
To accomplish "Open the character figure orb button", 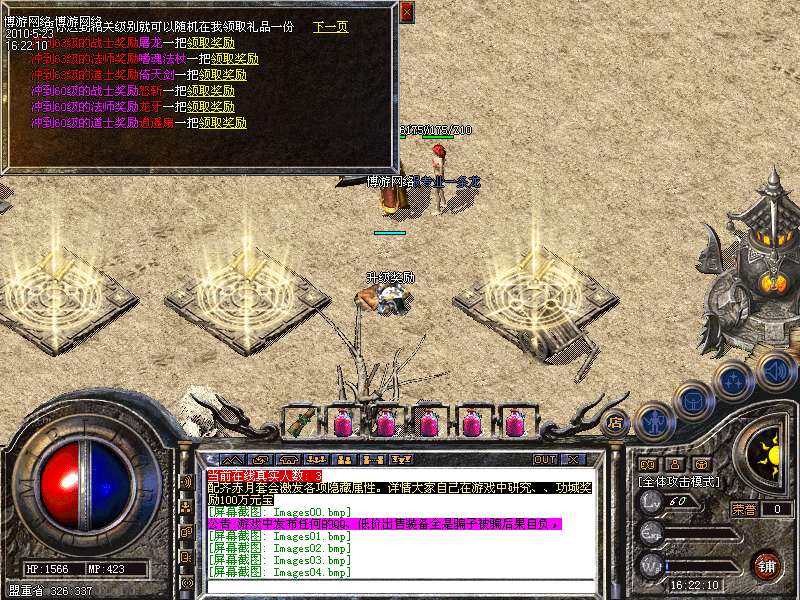I will 653,421.
